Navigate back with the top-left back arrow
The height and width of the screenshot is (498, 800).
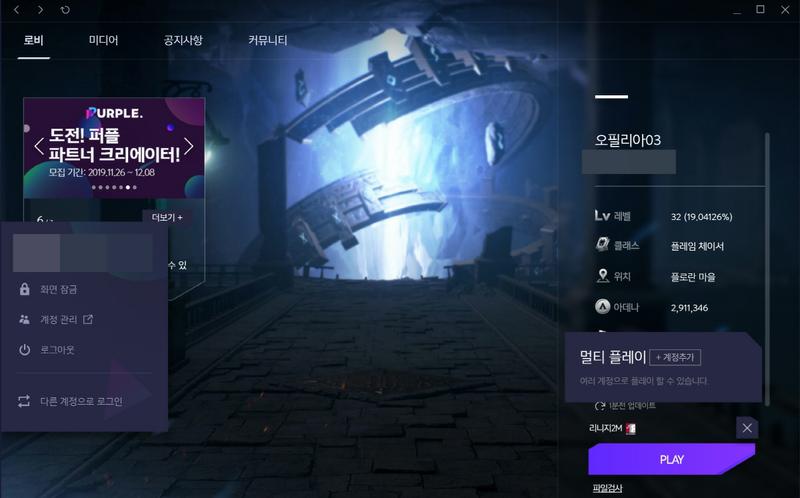tap(16, 10)
